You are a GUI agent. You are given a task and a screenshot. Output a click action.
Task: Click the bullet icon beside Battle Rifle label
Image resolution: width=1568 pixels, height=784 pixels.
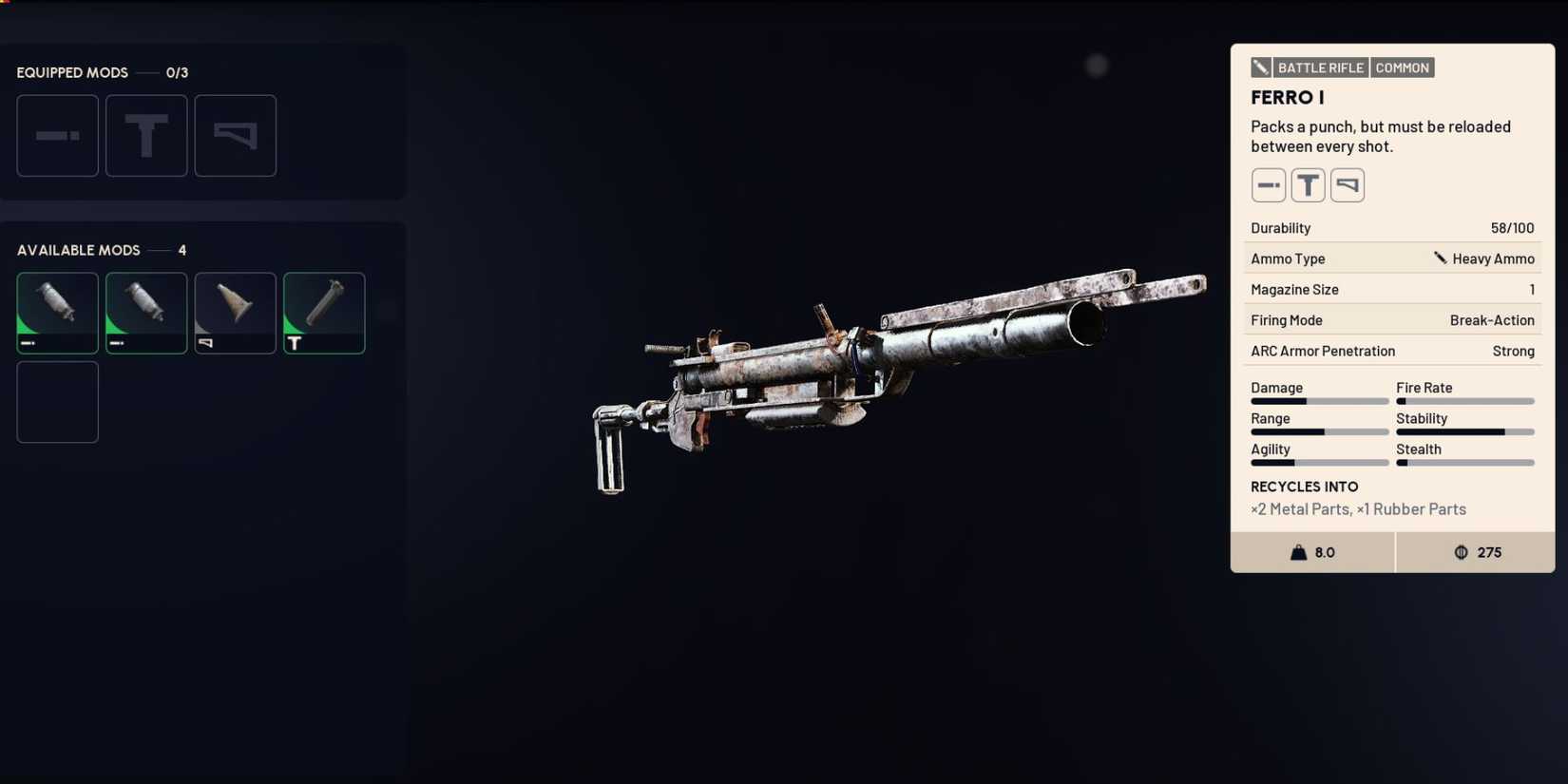pyautogui.click(x=1261, y=67)
